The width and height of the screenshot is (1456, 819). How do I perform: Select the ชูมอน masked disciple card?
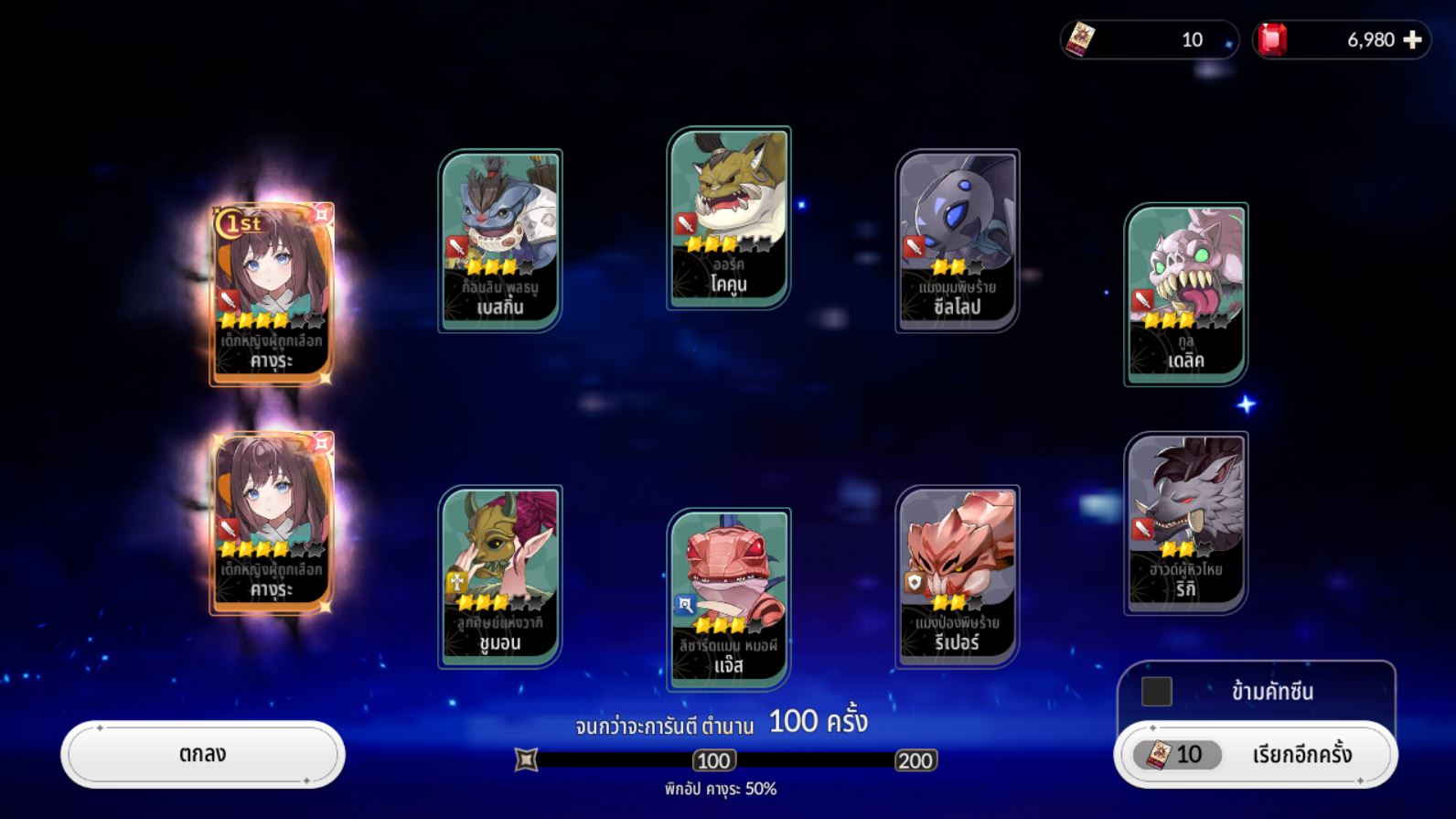point(500,576)
